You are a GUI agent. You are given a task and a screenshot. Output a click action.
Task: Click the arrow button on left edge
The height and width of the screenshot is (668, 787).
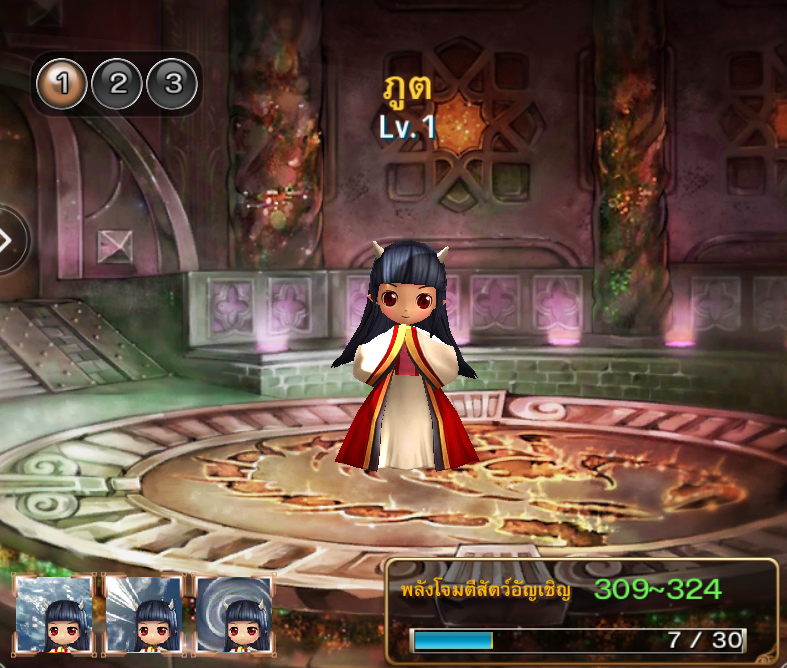point(10,240)
